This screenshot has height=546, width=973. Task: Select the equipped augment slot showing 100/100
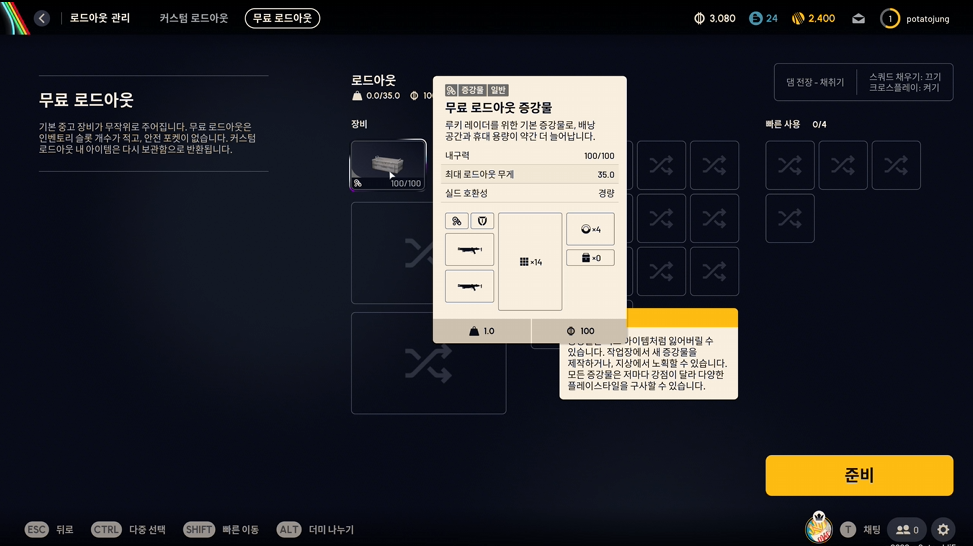[x=388, y=165]
